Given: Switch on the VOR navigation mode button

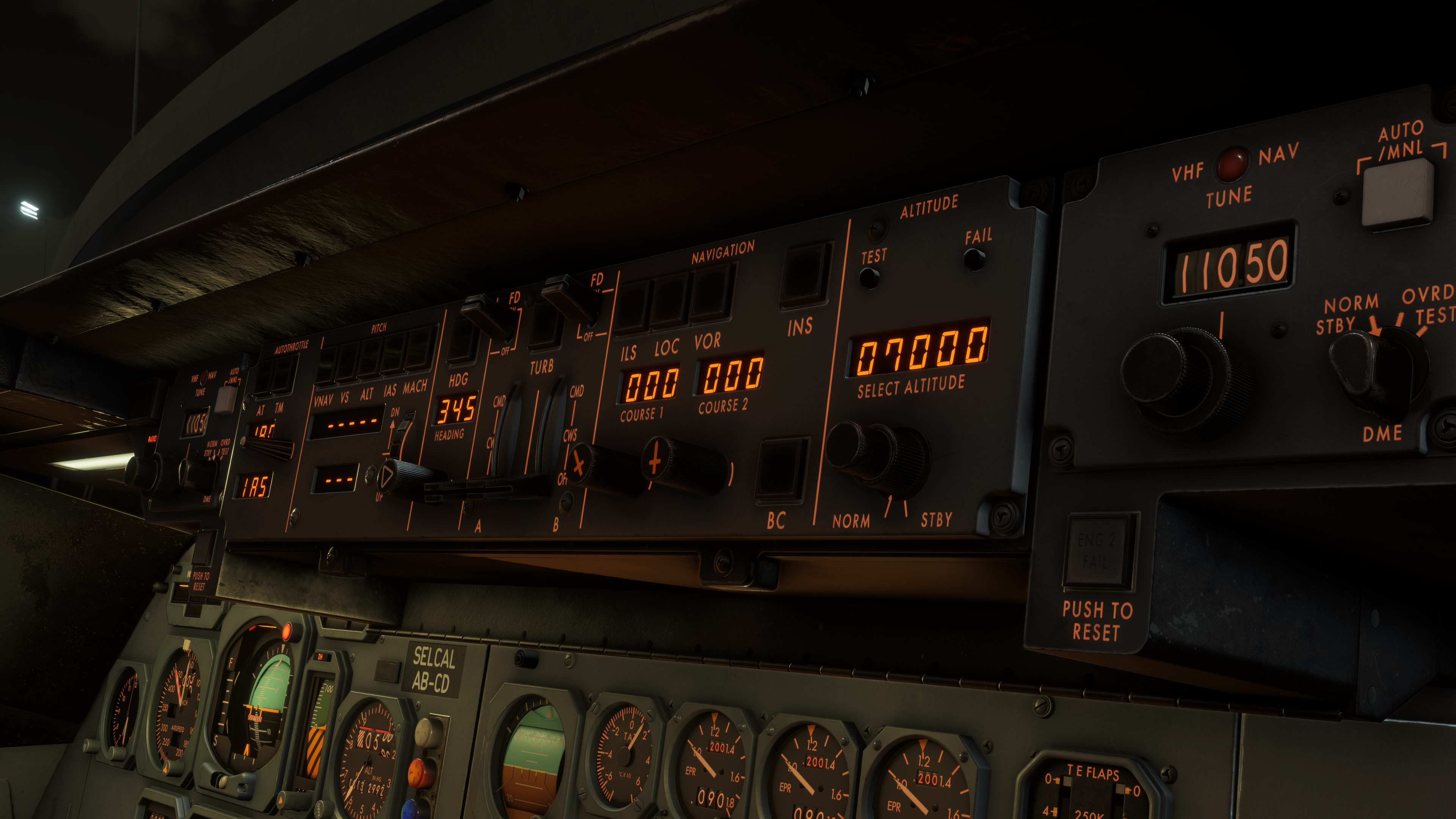Looking at the screenshot, I should (x=711, y=292).
